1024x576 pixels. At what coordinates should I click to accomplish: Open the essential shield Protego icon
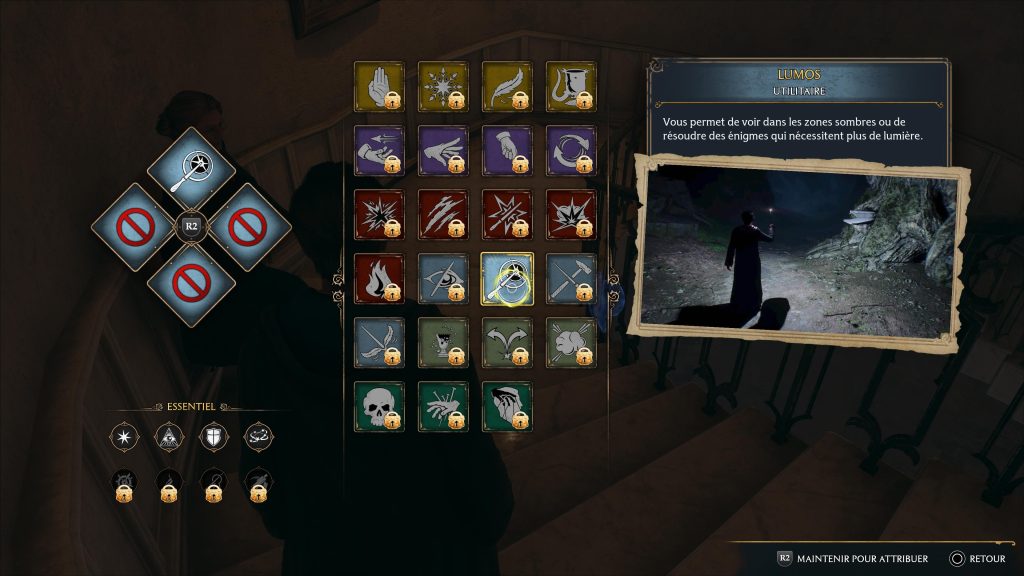[215, 435]
